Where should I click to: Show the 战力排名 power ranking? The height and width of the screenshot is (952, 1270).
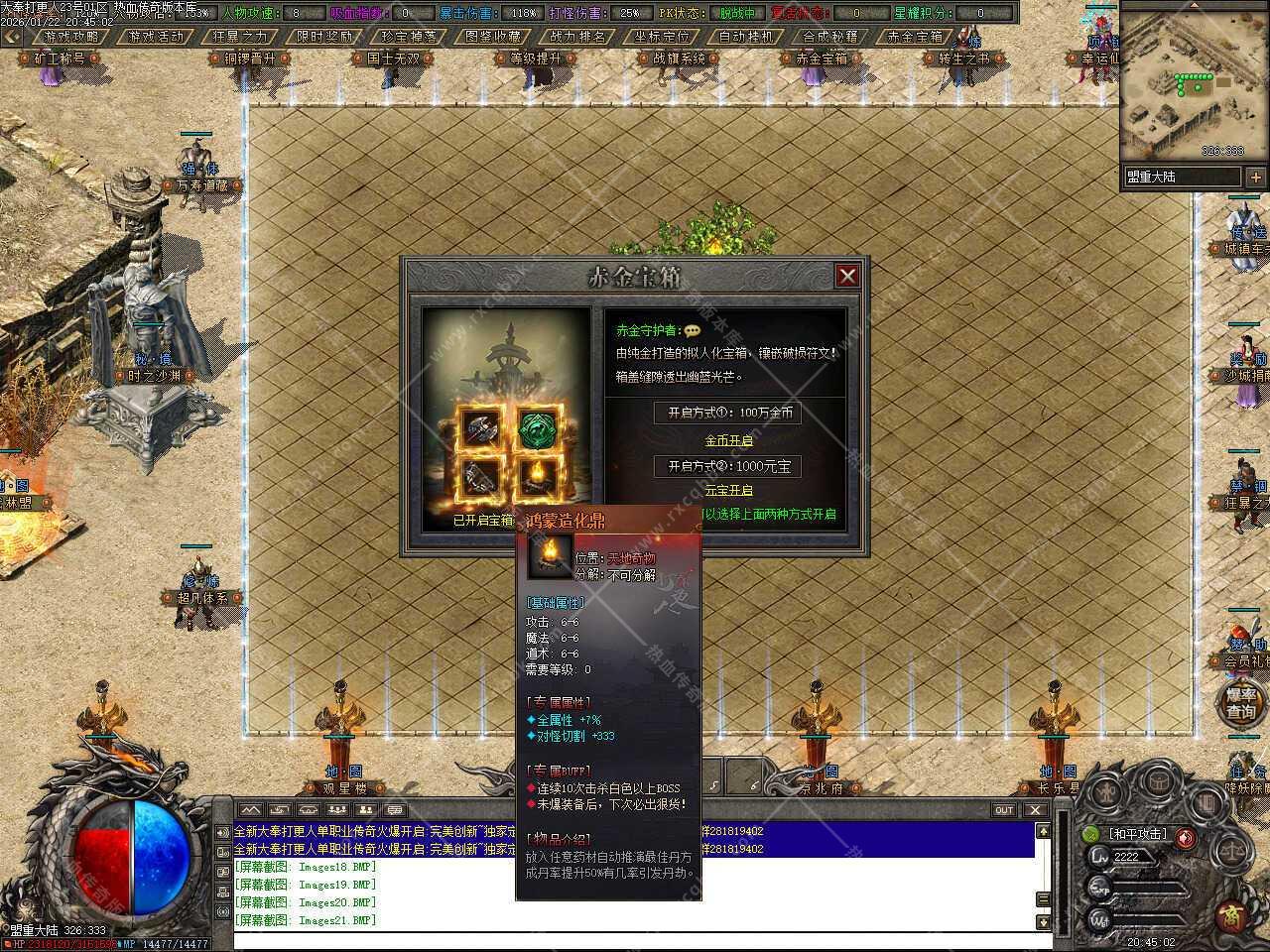tap(577, 37)
